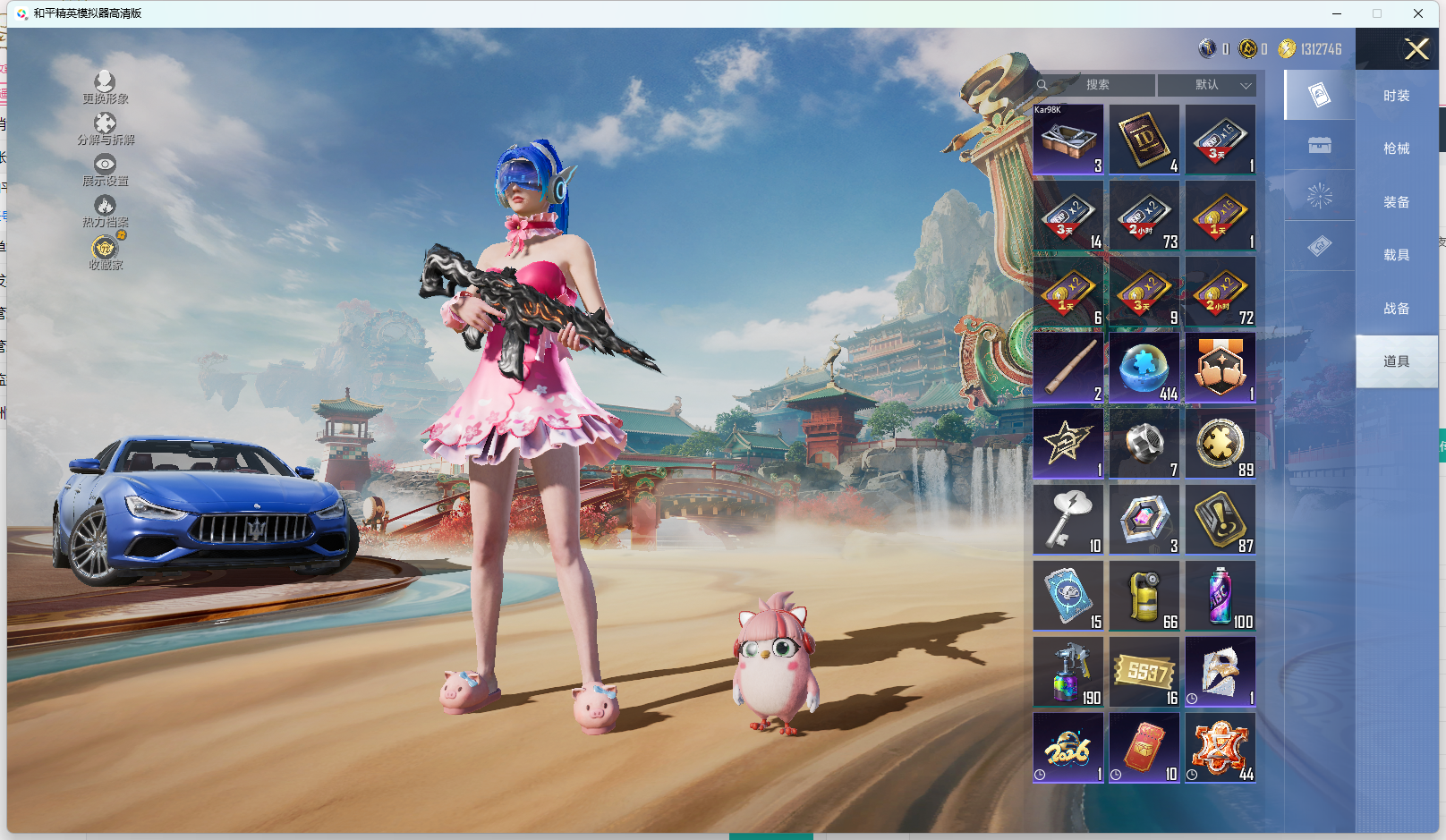
Task: Click 更换形象 change appearance button
Action: (106, 88)
